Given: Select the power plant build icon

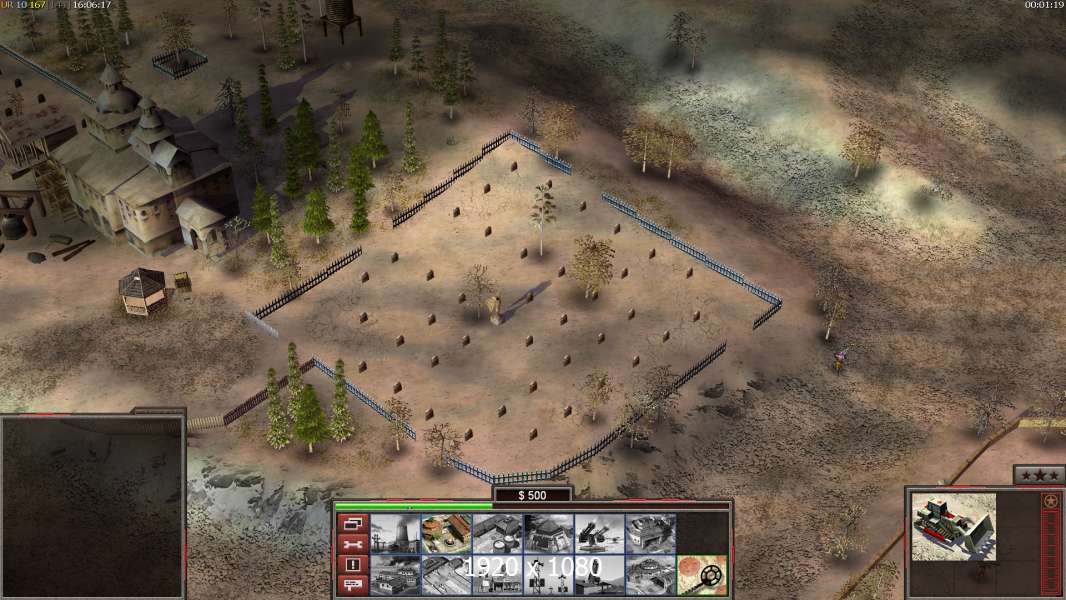Looking at the screenshot, I should [x=395, y=533].
